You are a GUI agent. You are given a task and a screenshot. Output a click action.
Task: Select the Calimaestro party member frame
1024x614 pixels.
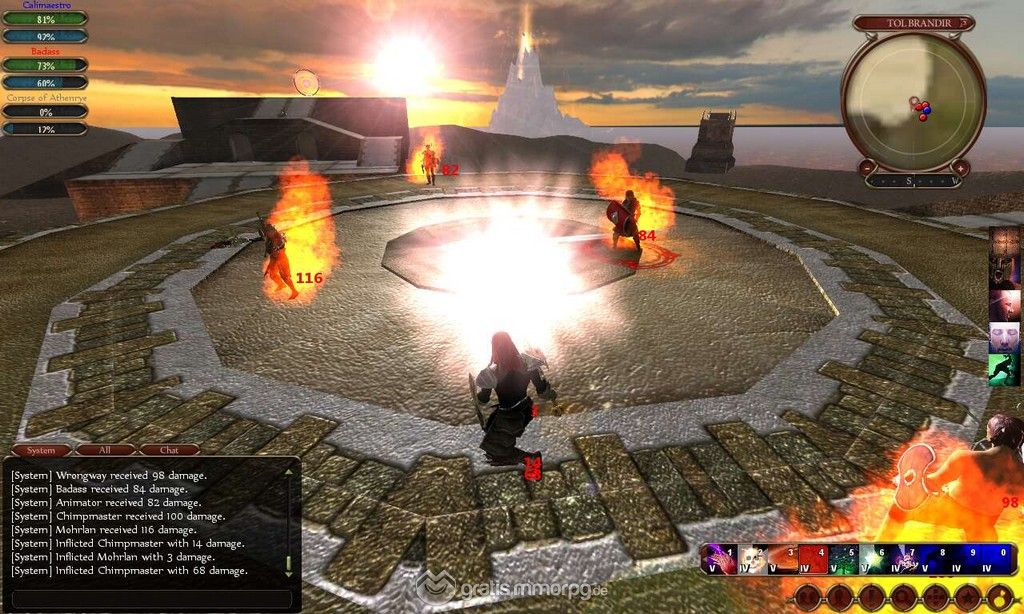coord(44,18)
